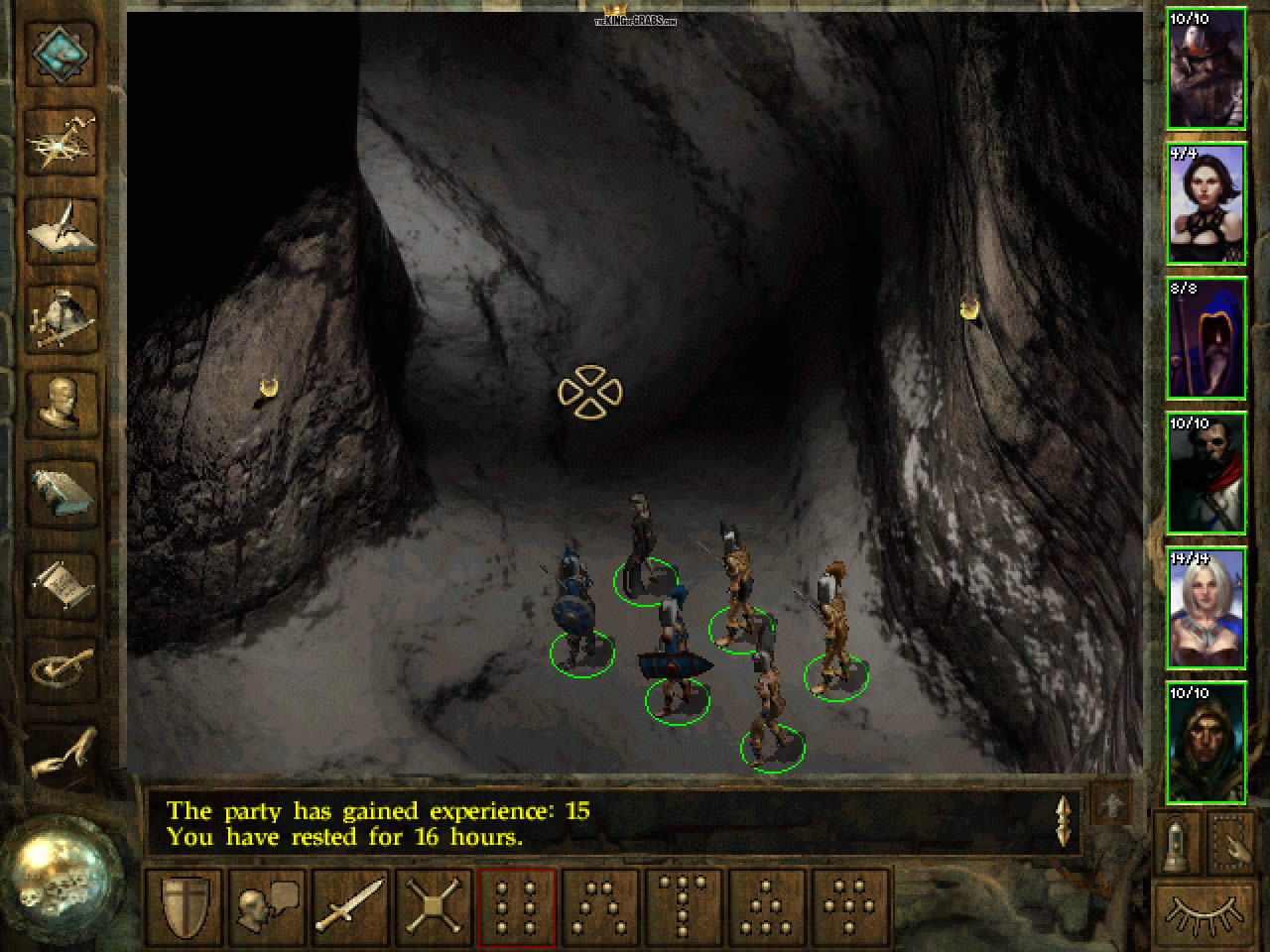Switch to the T-shaped formation button

click(x=685, y=904)
